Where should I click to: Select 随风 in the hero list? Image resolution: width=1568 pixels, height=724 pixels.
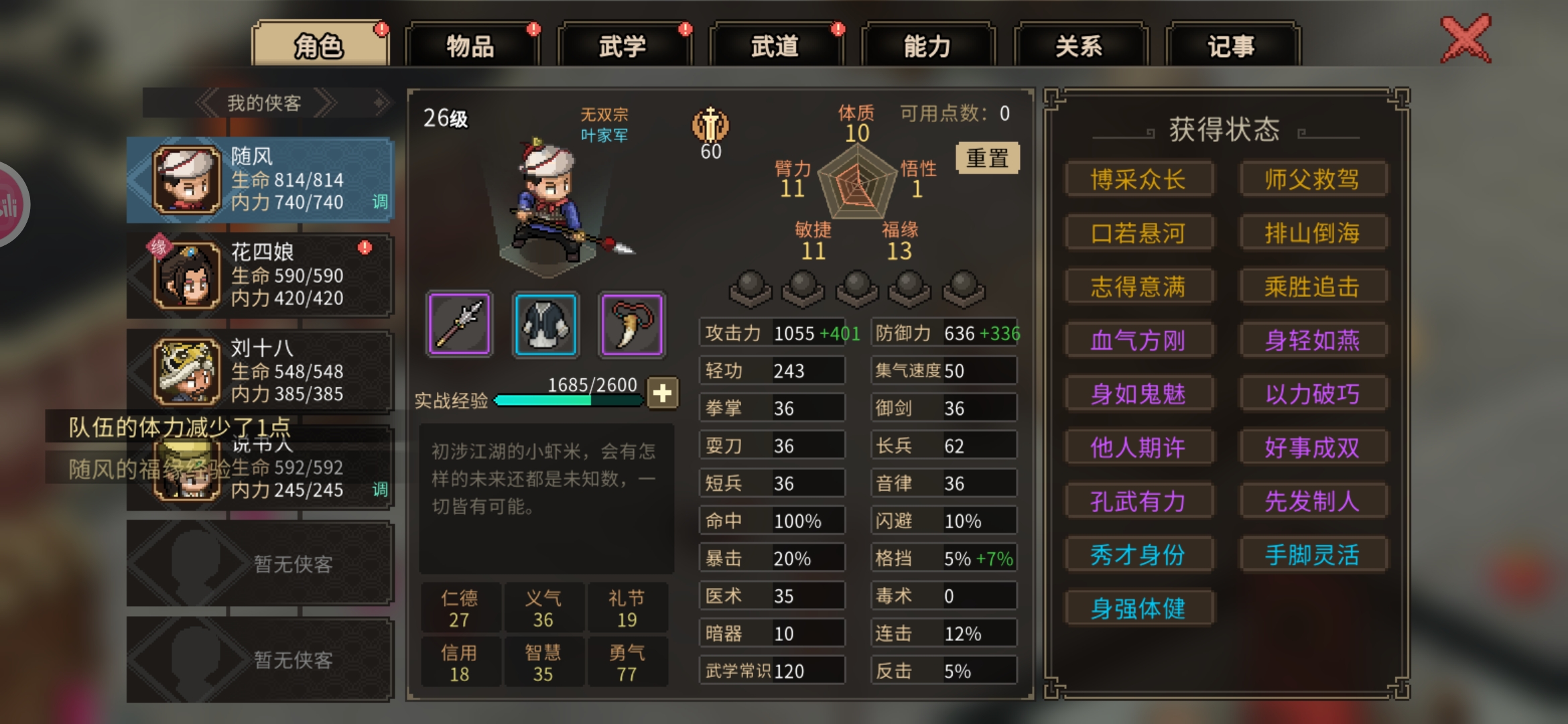[x=260, y=180]
